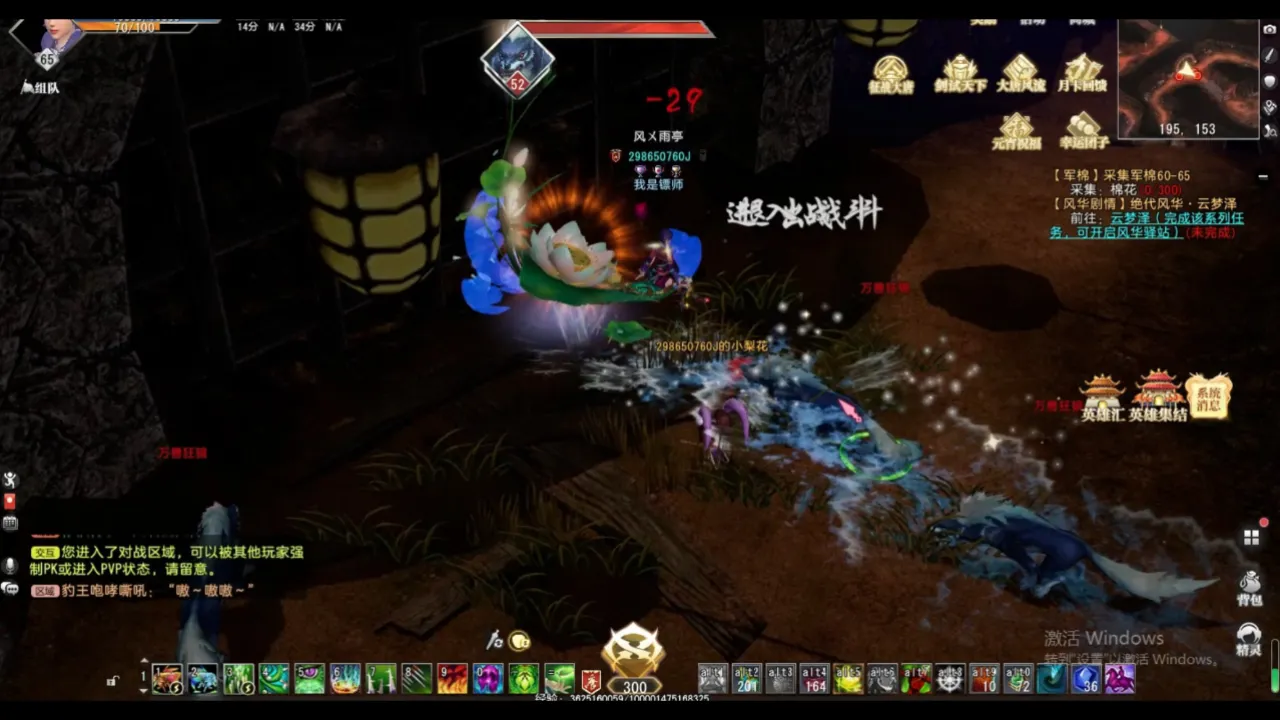Open the 英雄汇 panel

(x=1102, y=397)
